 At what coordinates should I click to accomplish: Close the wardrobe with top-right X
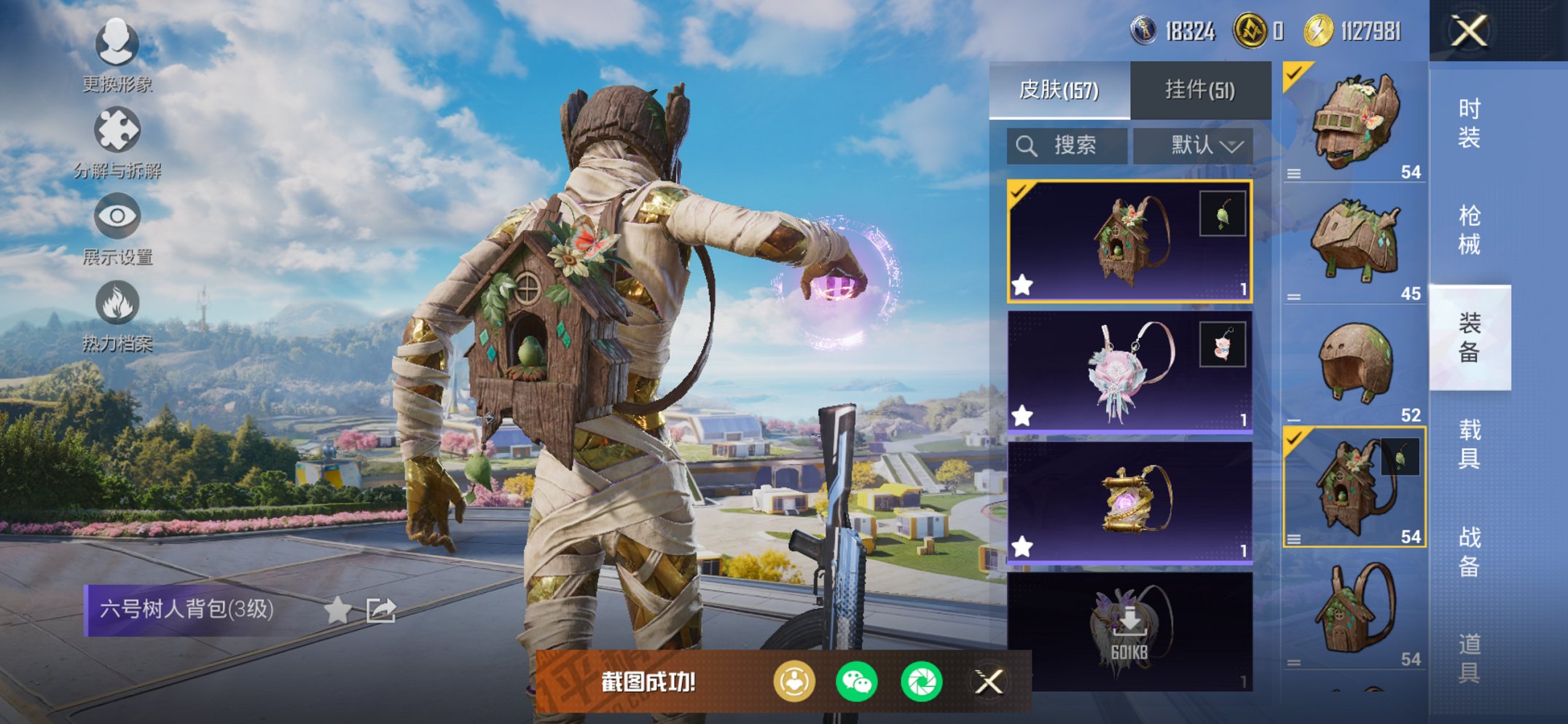coord(1468,31)
